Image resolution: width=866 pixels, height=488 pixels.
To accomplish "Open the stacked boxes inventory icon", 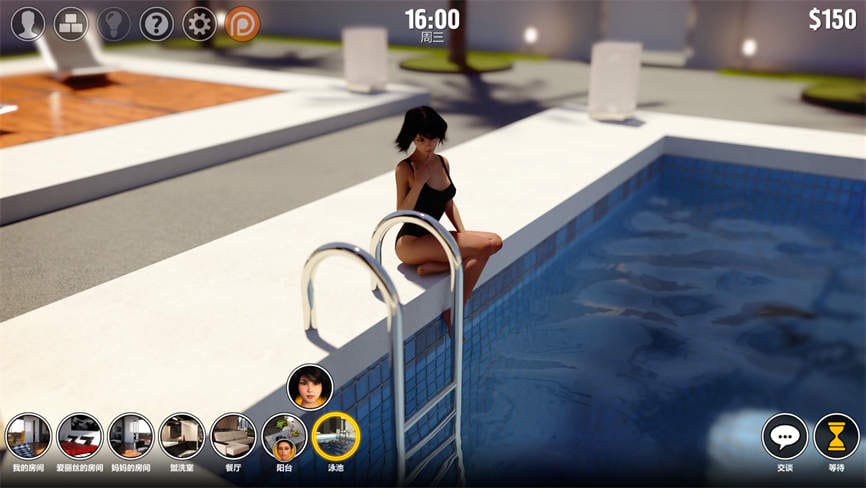I will (x=71, y=23).
